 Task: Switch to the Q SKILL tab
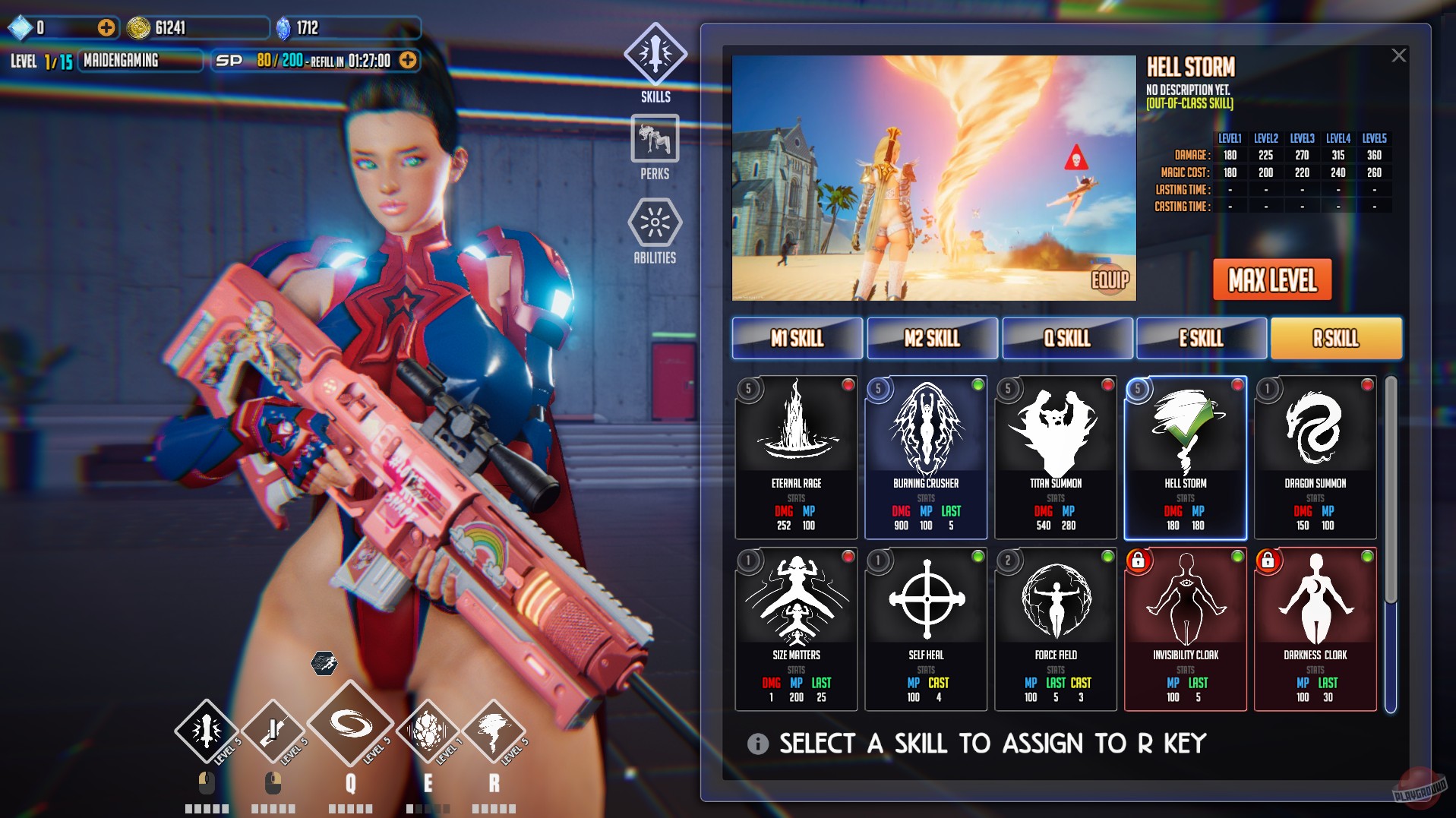click(1067, 338)
